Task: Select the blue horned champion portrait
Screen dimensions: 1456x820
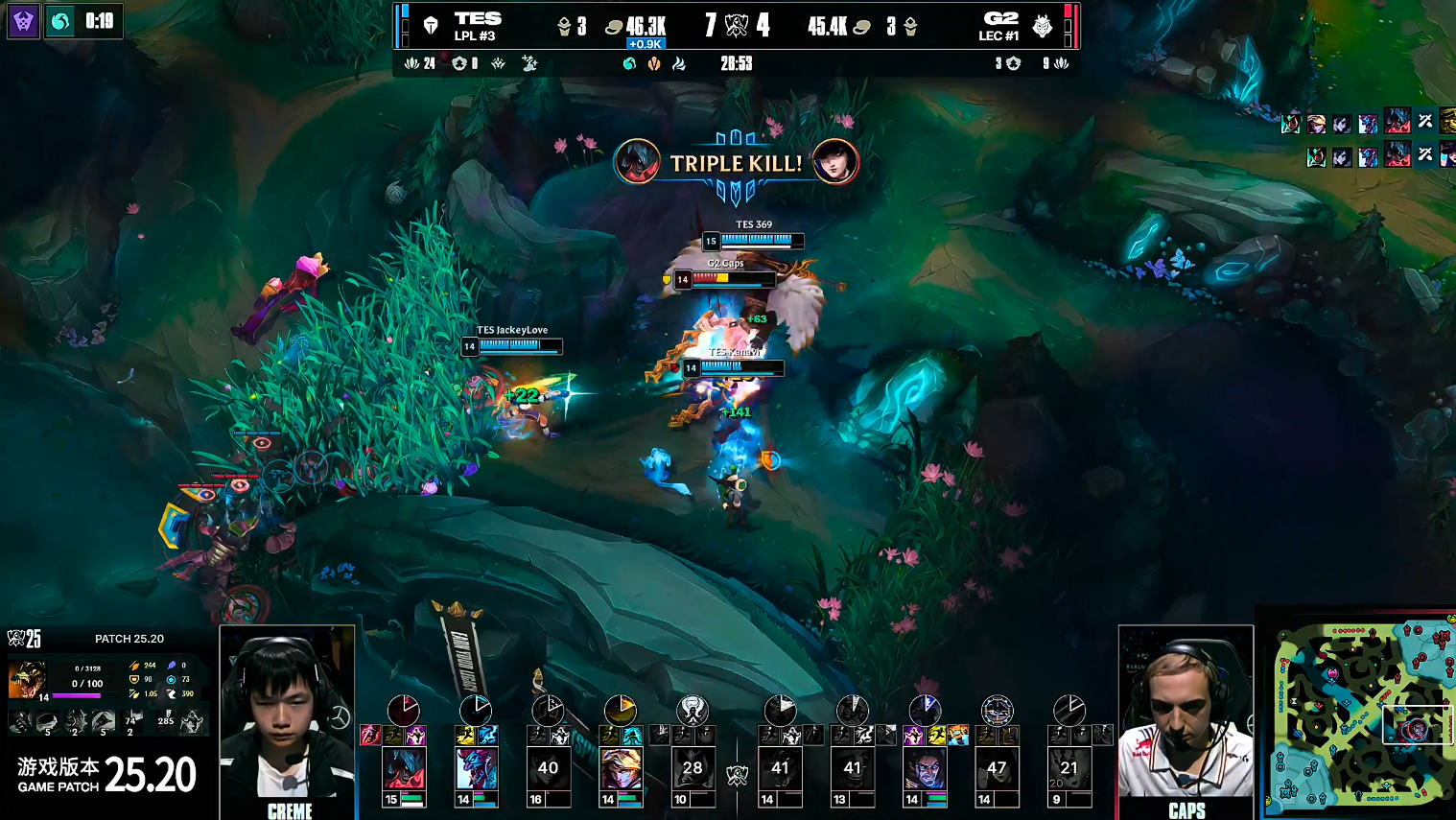Action: 476,769
